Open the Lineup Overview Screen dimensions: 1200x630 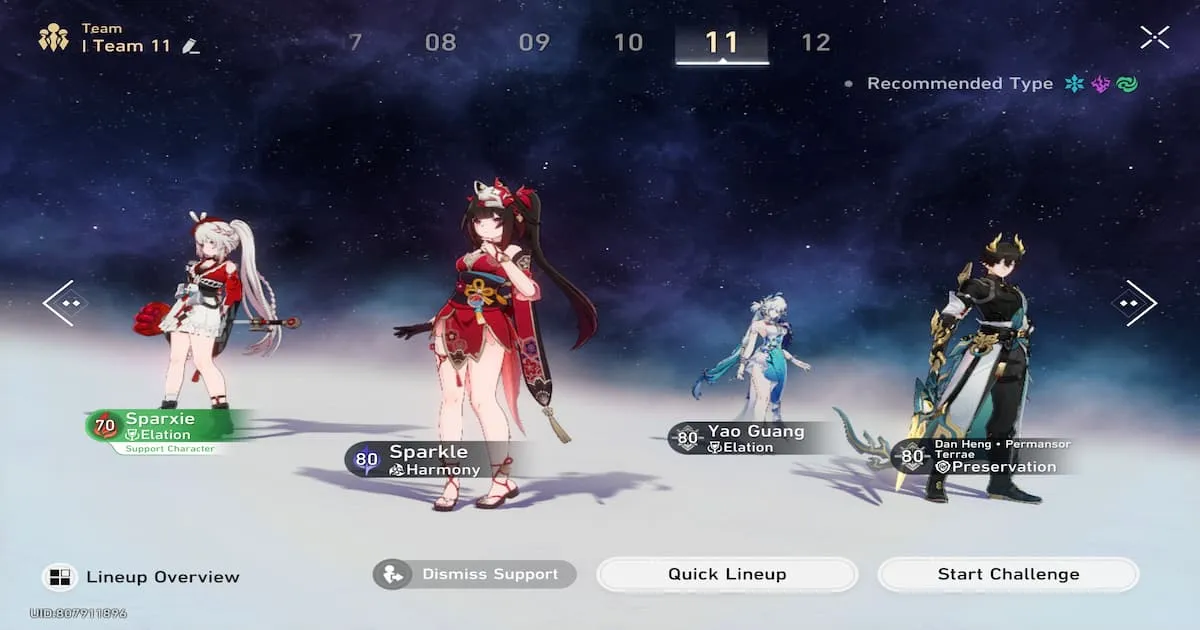[x=143, y=577]
